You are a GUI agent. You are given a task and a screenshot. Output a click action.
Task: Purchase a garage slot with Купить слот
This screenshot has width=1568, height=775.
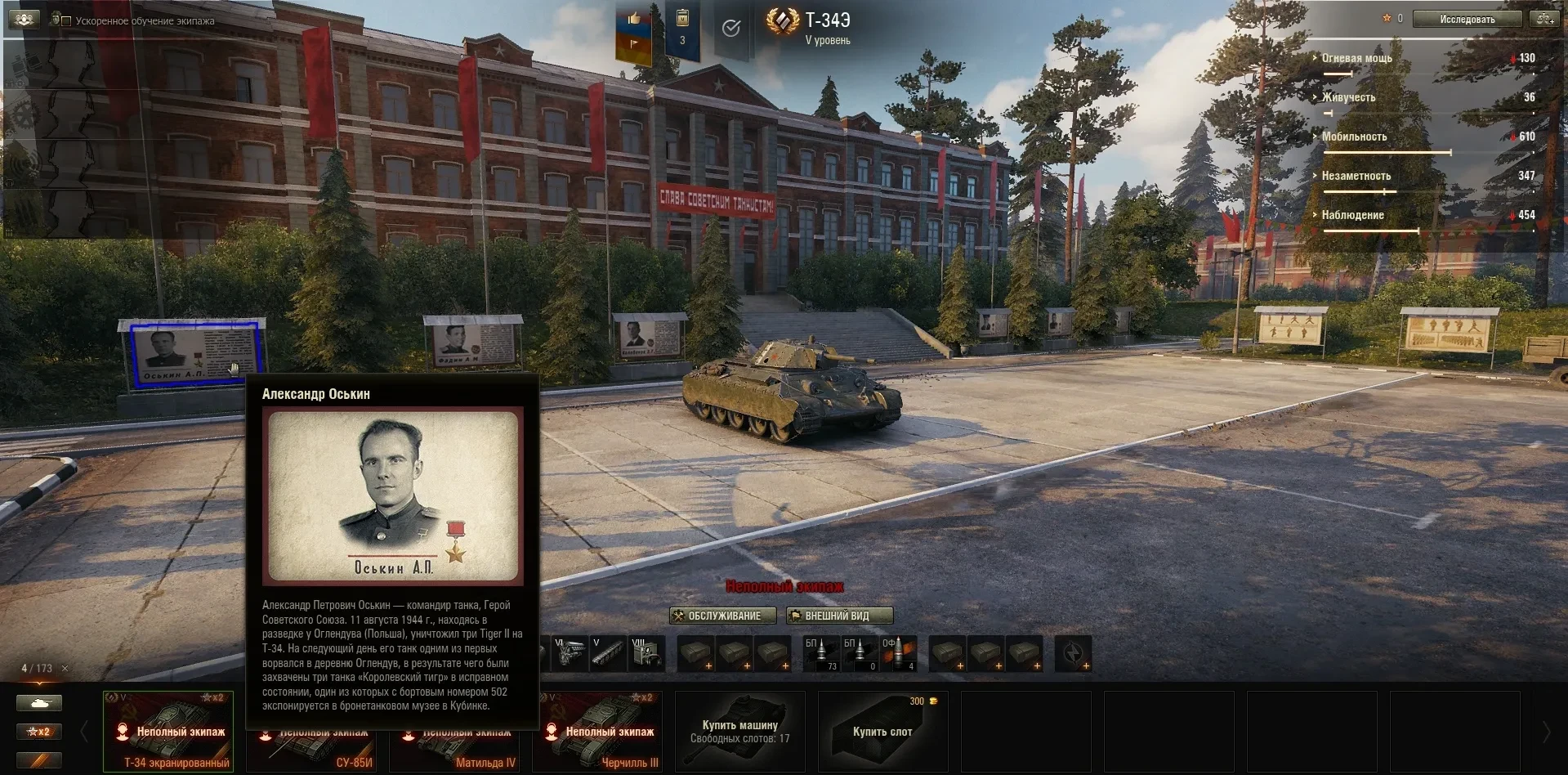pyautogui.click(x=882, y=730)
